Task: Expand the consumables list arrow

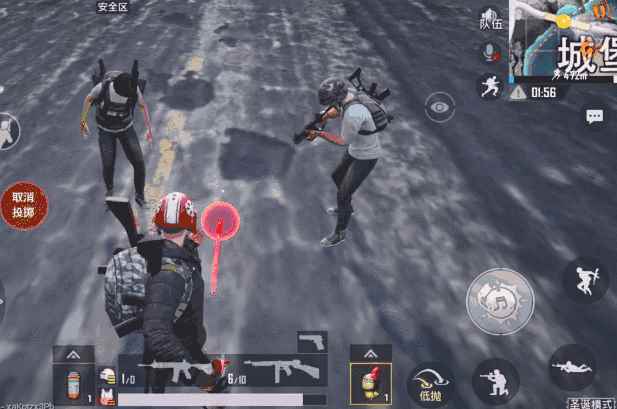Action: click(x=74, y=353)
